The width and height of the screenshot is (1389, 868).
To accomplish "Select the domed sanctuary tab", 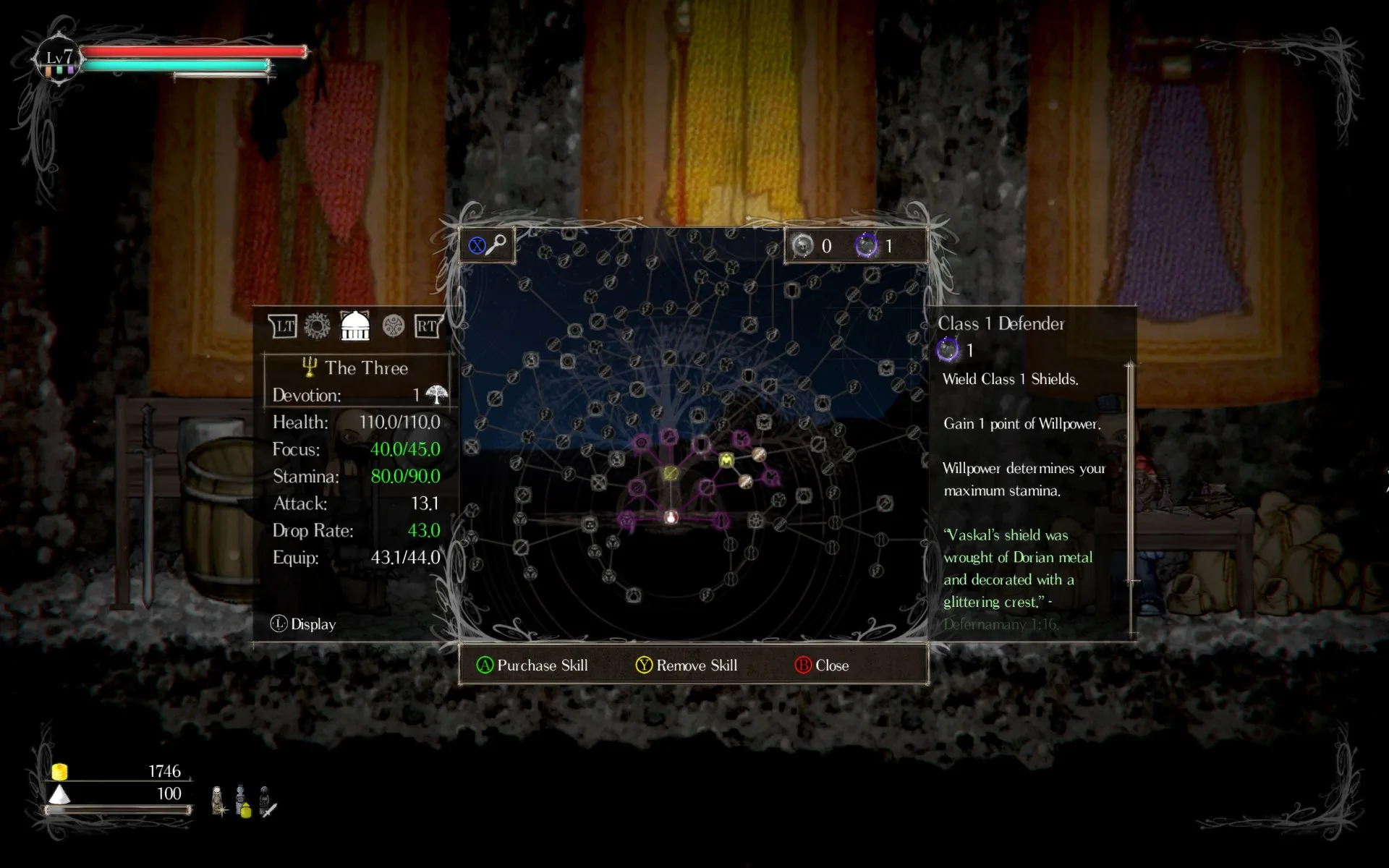I will 355,326.
